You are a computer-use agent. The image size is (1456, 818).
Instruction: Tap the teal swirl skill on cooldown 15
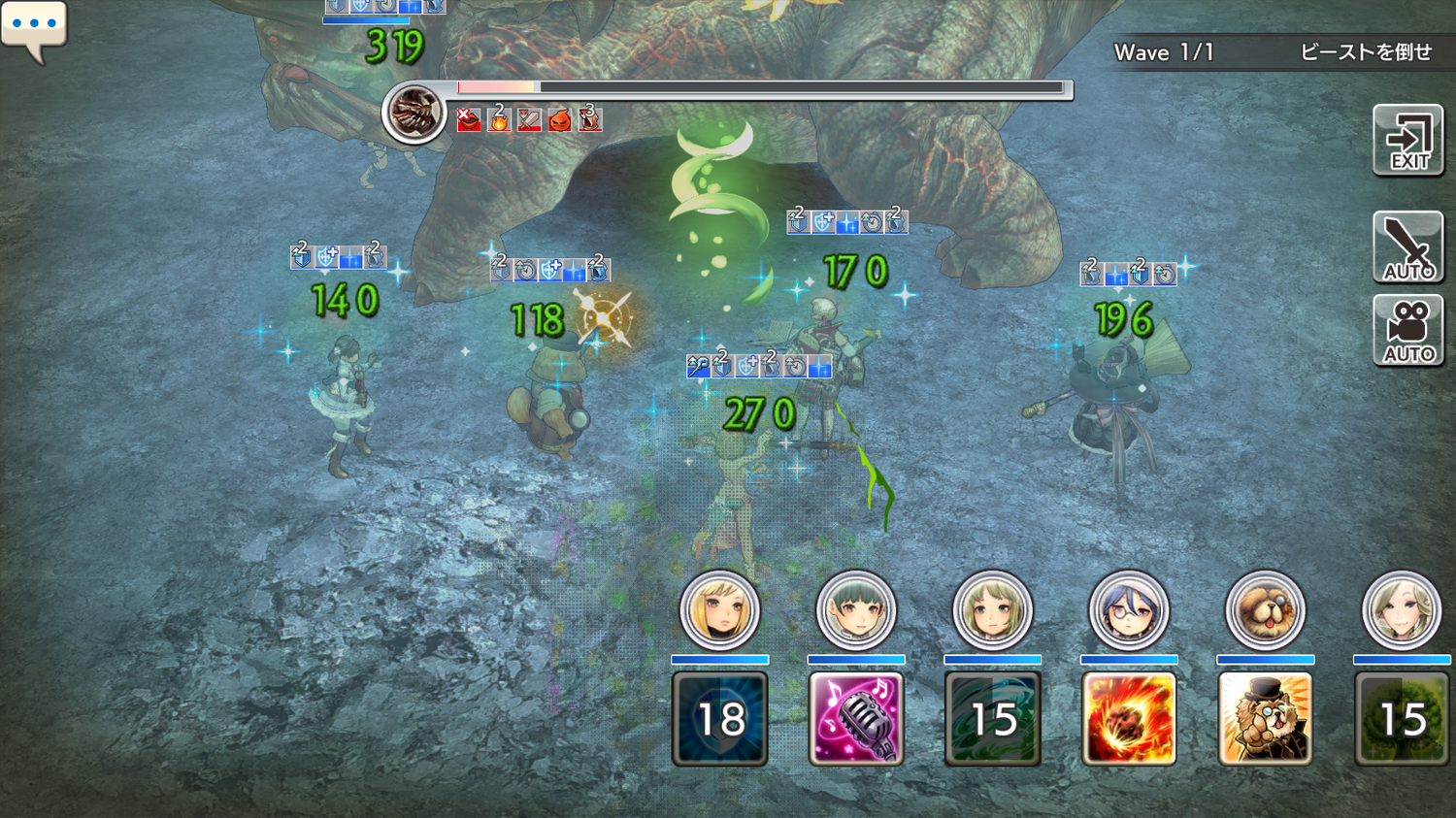pyautogui.click(x=992, y=718)
